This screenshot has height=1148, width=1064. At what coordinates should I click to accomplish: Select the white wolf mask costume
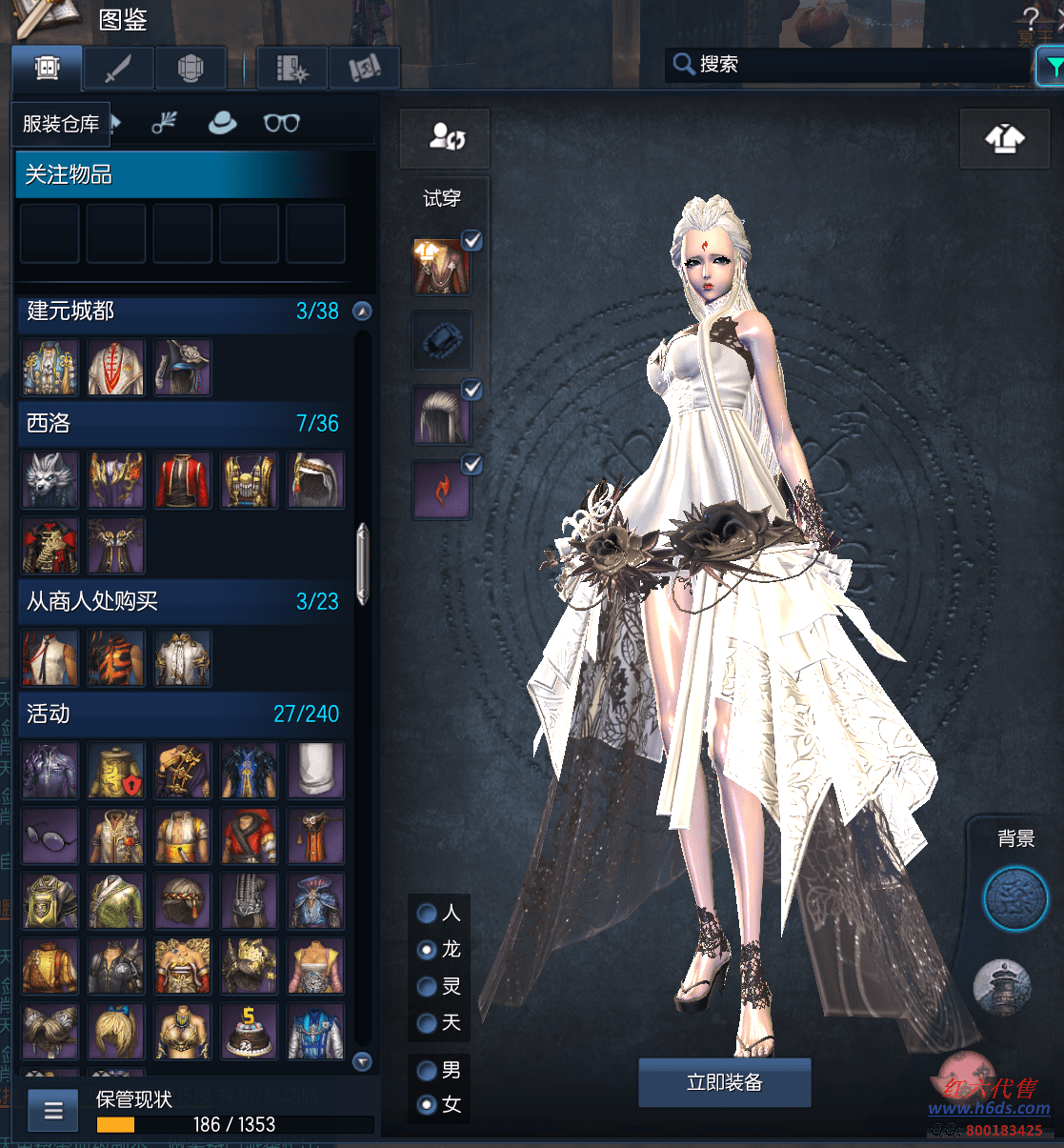coord(50,479)
